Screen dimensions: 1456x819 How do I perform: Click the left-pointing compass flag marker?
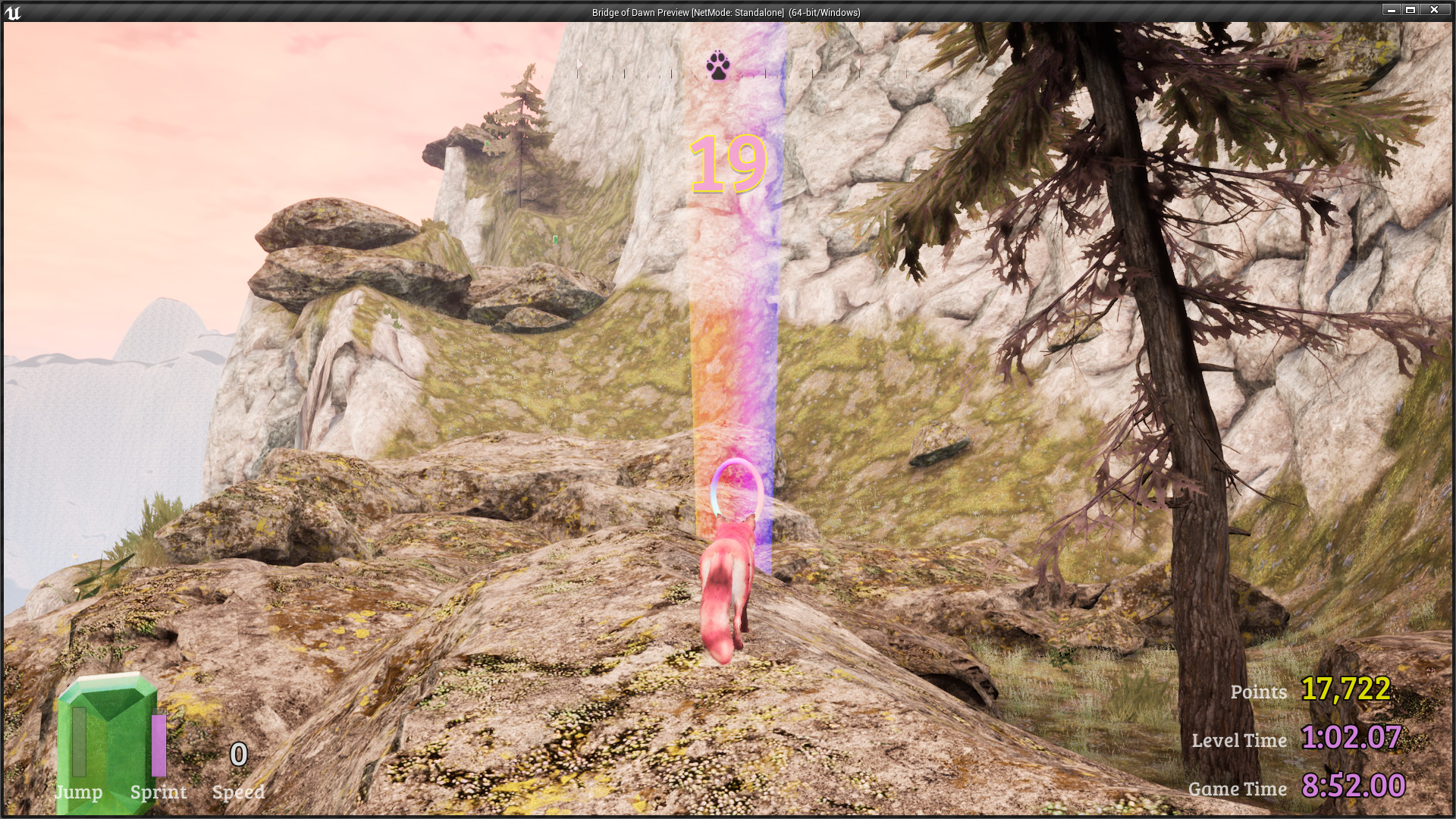tap(858, 63)
